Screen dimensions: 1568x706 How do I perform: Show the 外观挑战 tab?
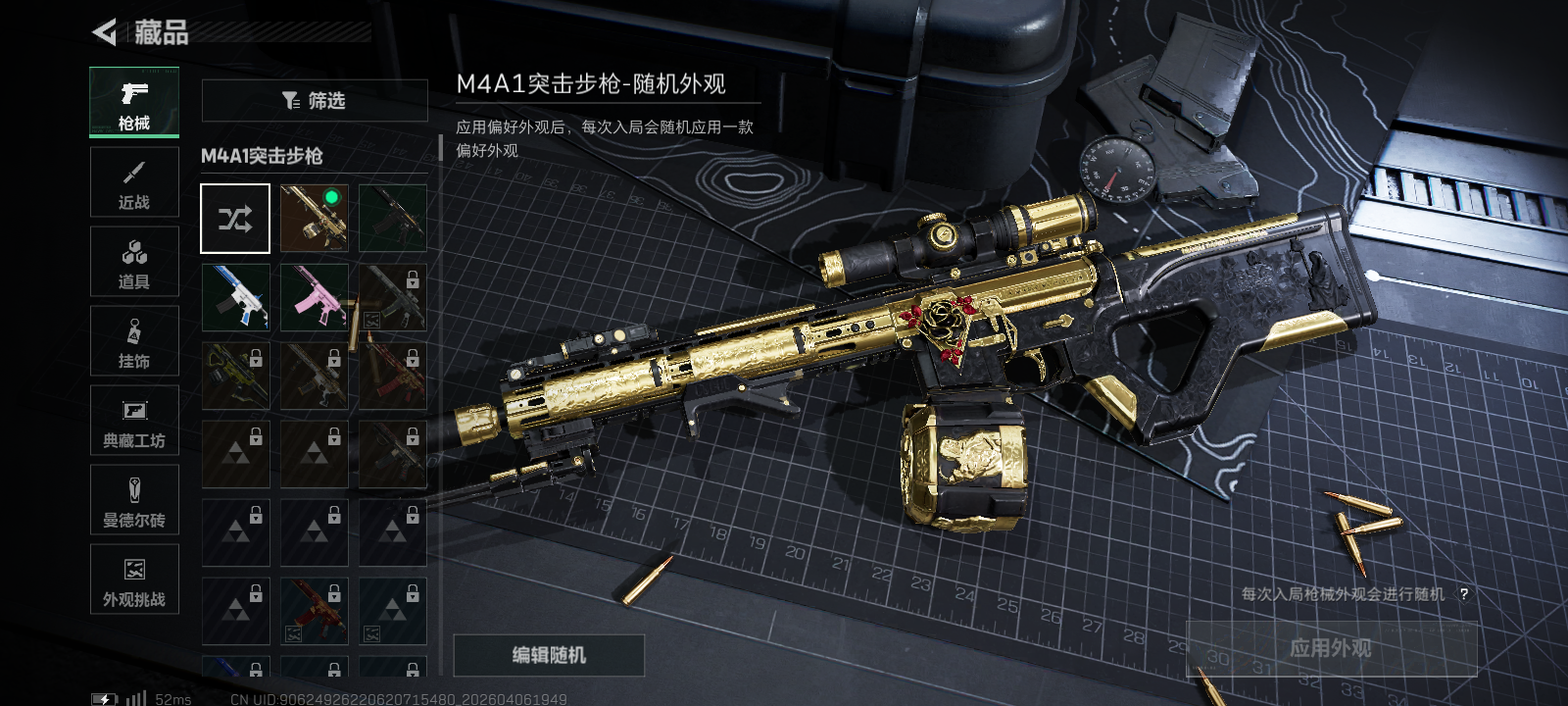134,579
